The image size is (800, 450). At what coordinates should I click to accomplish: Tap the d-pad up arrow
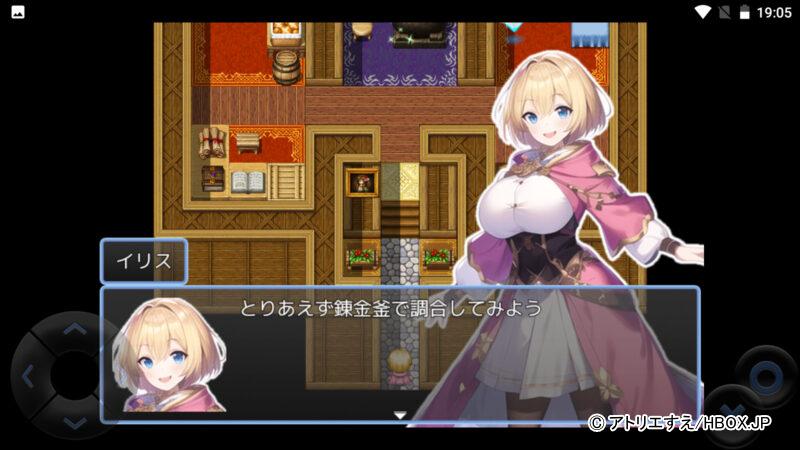tap(75, 328)
